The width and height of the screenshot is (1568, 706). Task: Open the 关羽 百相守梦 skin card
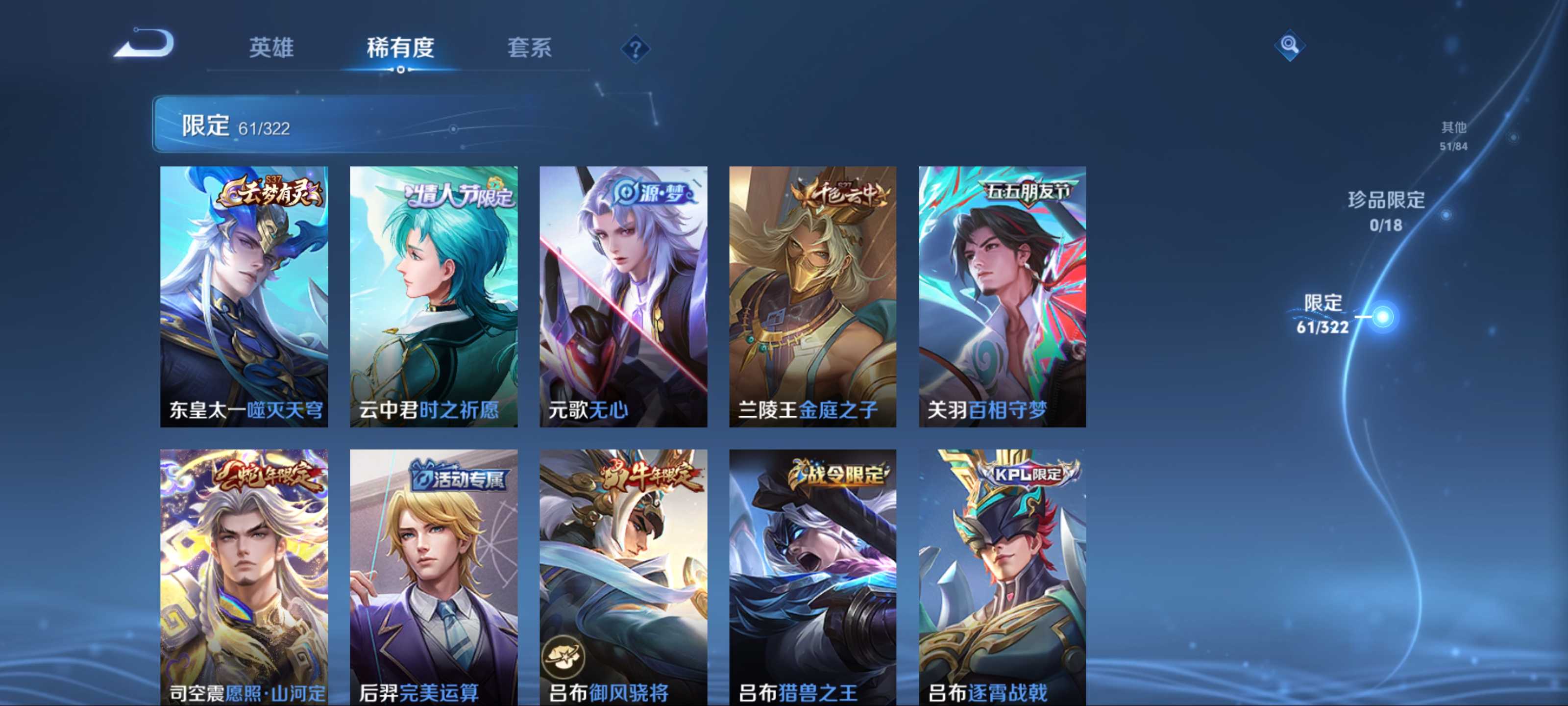pyautogui.click(x=1002, y=296)
